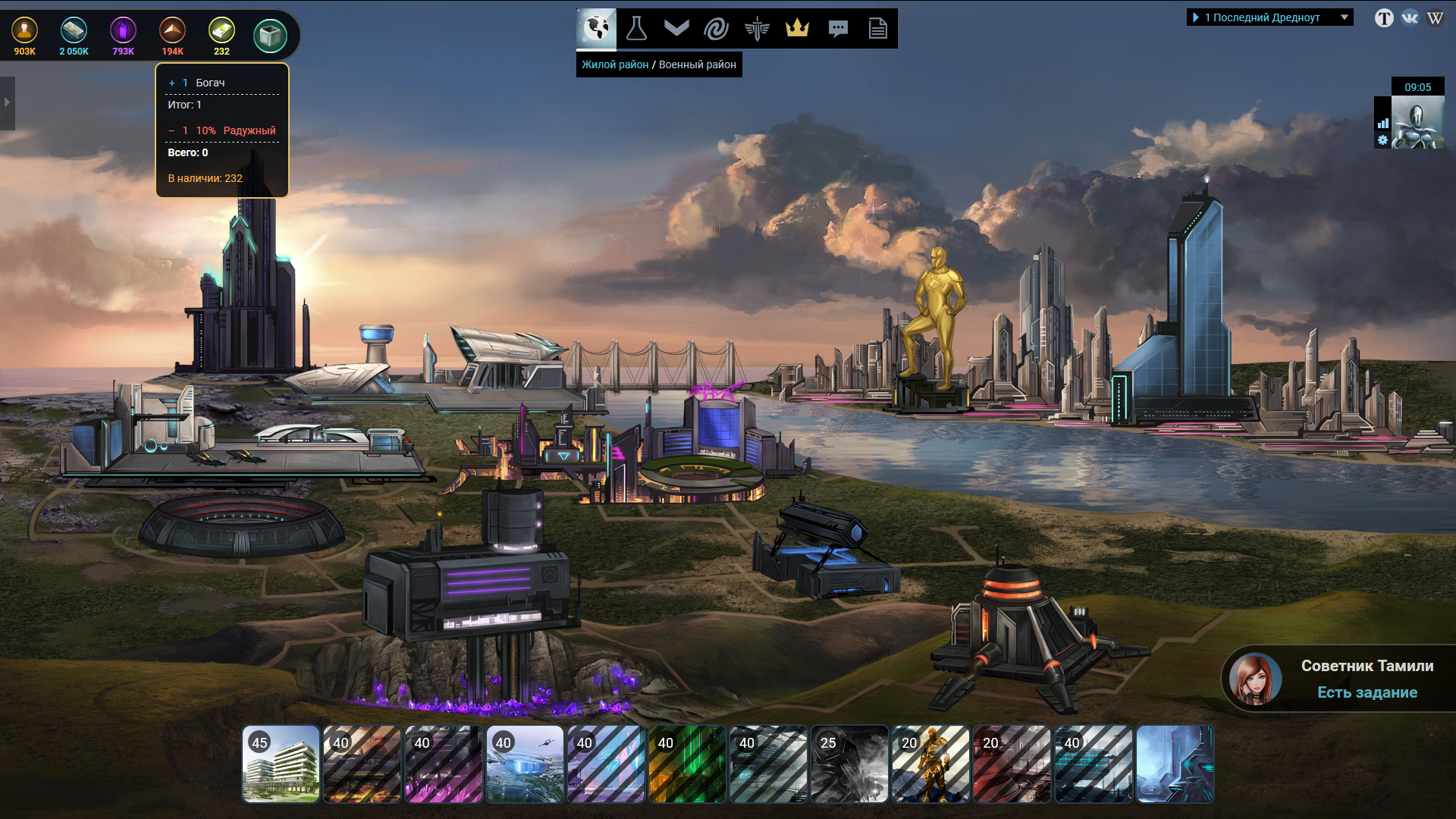Screen dimensions: 1456x819
Task: Open the robot player avatar profile
Action: pos(1417,123)
